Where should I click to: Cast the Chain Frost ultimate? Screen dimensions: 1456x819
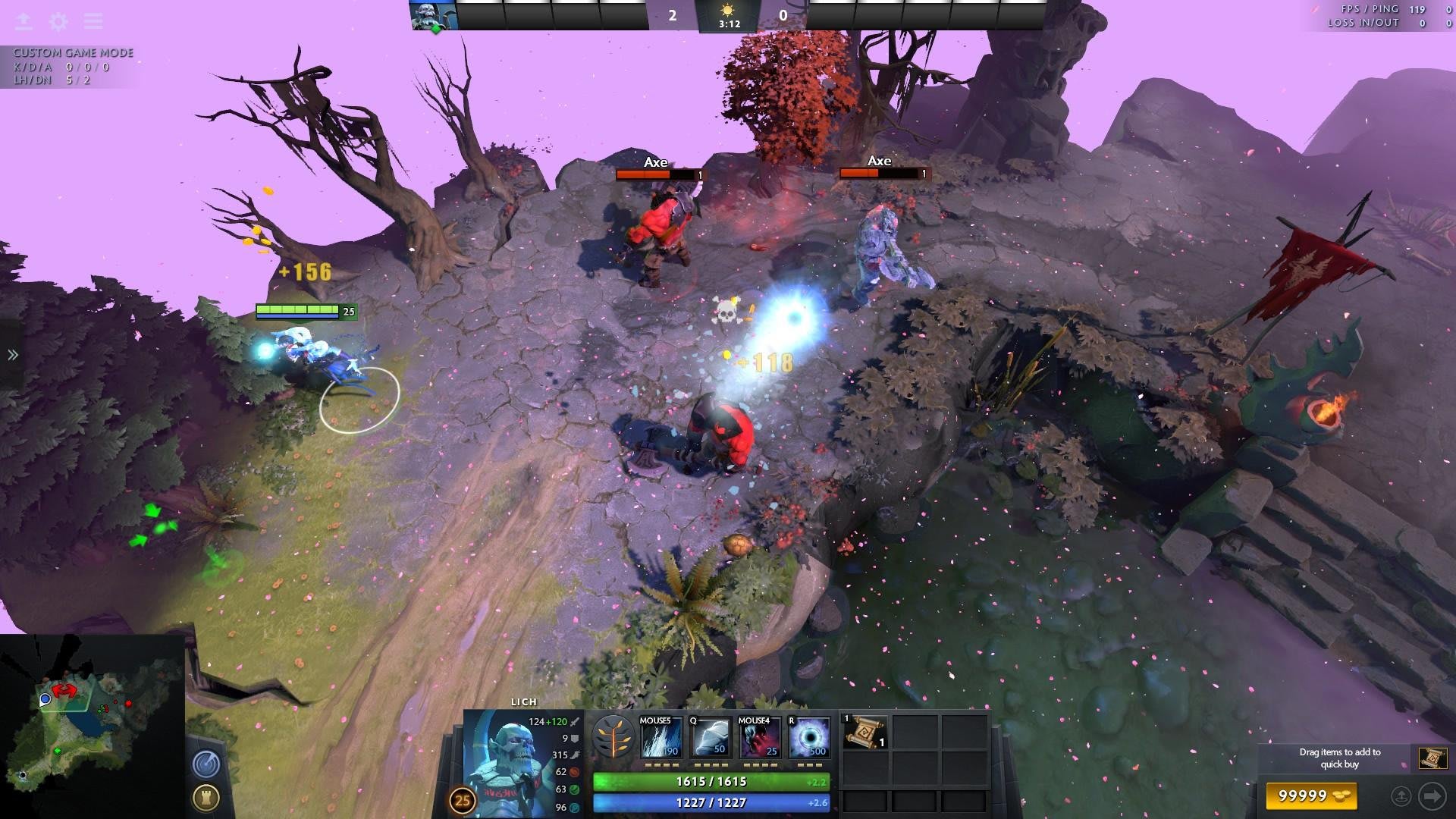(x=808, y=737)
